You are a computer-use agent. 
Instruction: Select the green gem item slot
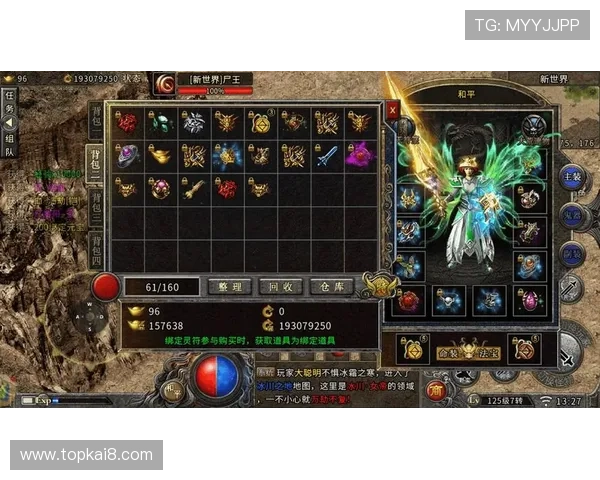pos(160,122)
